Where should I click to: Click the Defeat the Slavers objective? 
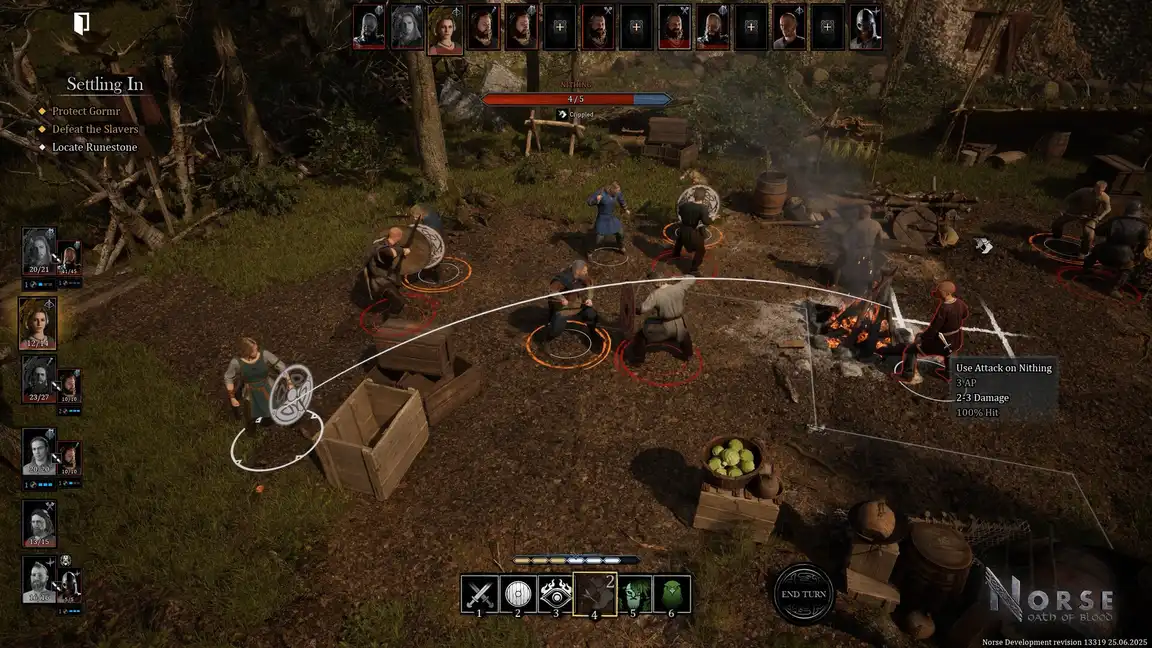point(95,129)
